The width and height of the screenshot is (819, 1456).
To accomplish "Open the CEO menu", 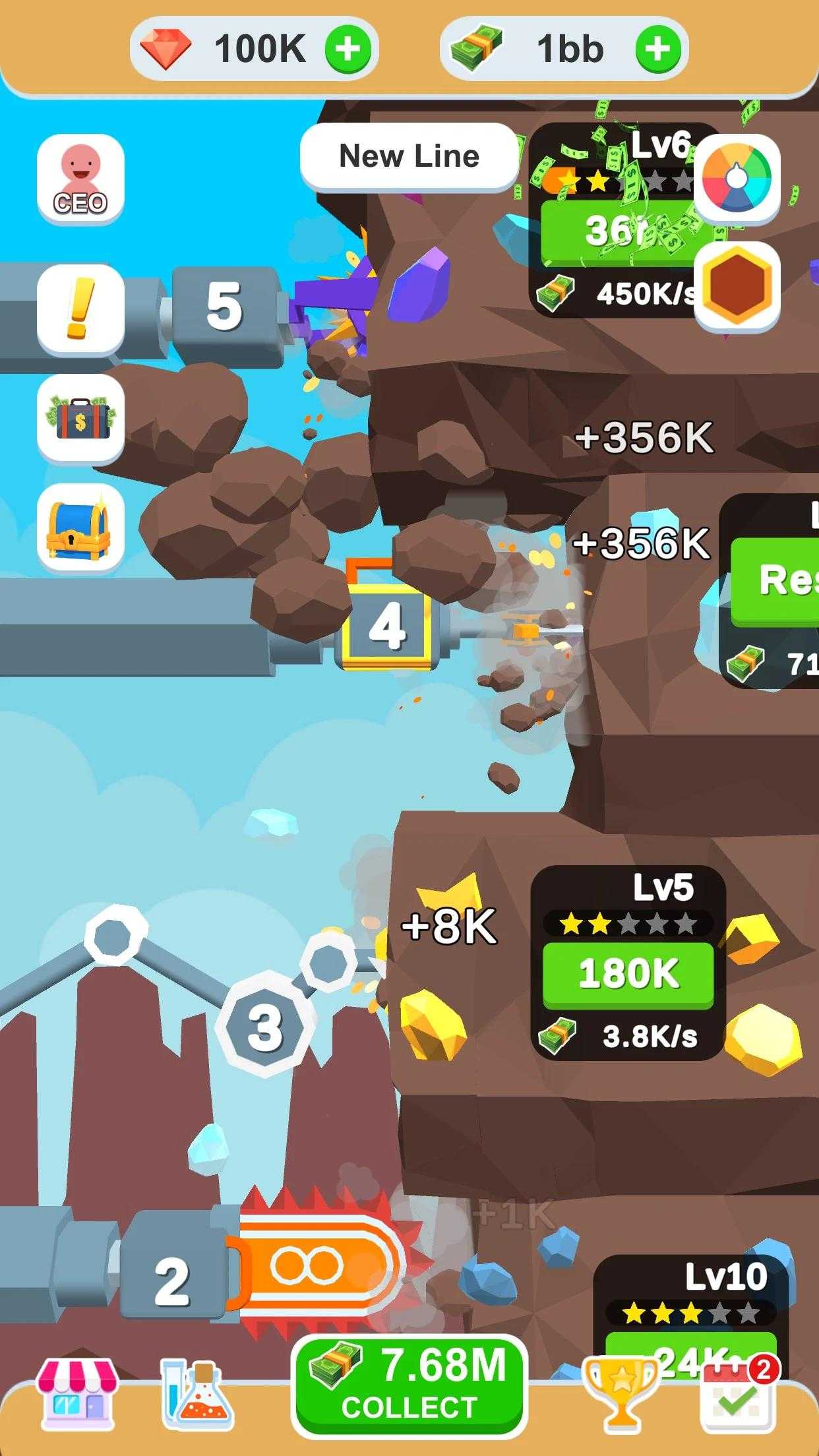I will click(80, 179).
